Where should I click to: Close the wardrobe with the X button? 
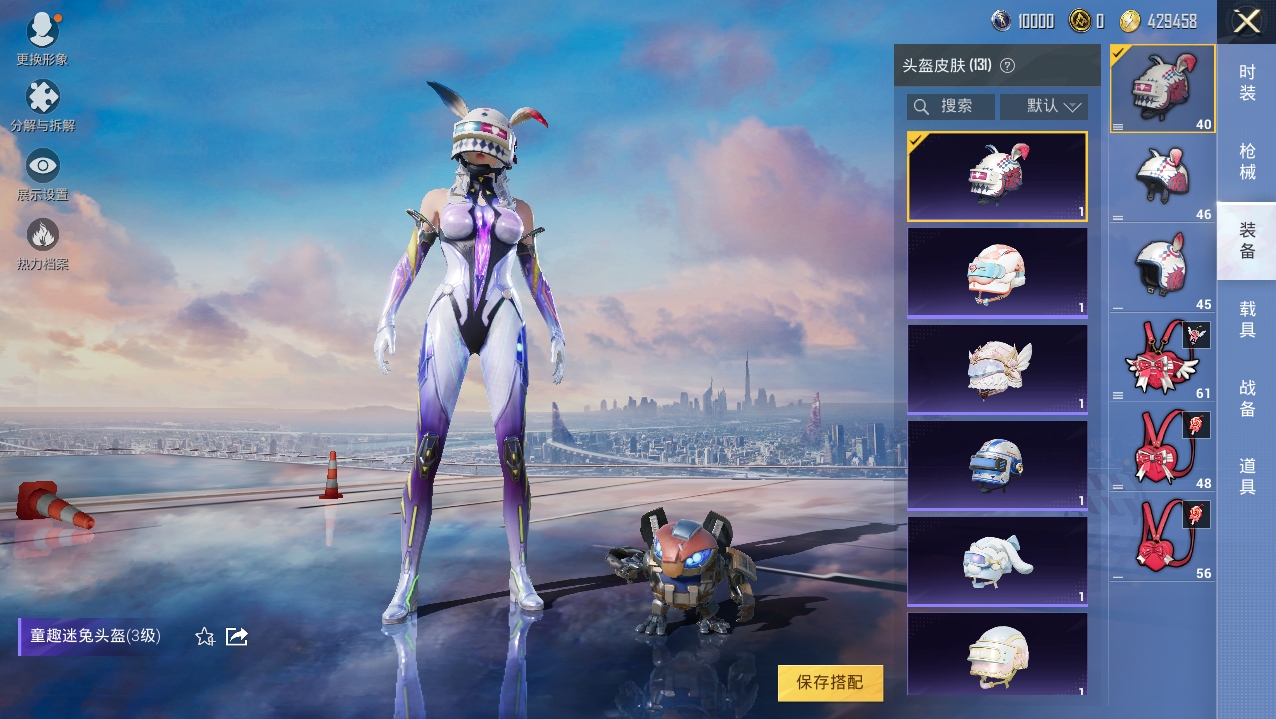pos(1246,21)
